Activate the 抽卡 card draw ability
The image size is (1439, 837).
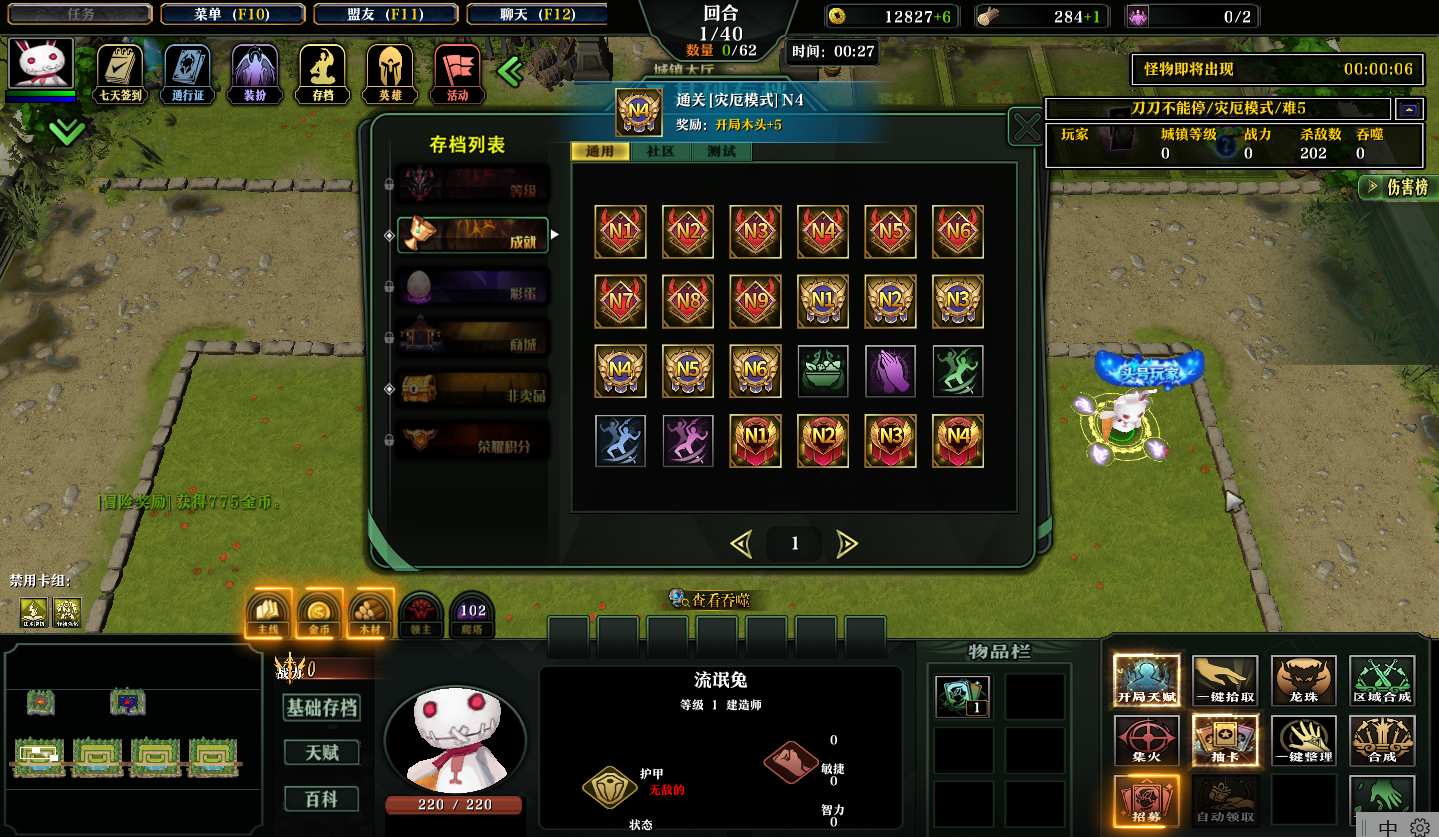(1225, 741)
